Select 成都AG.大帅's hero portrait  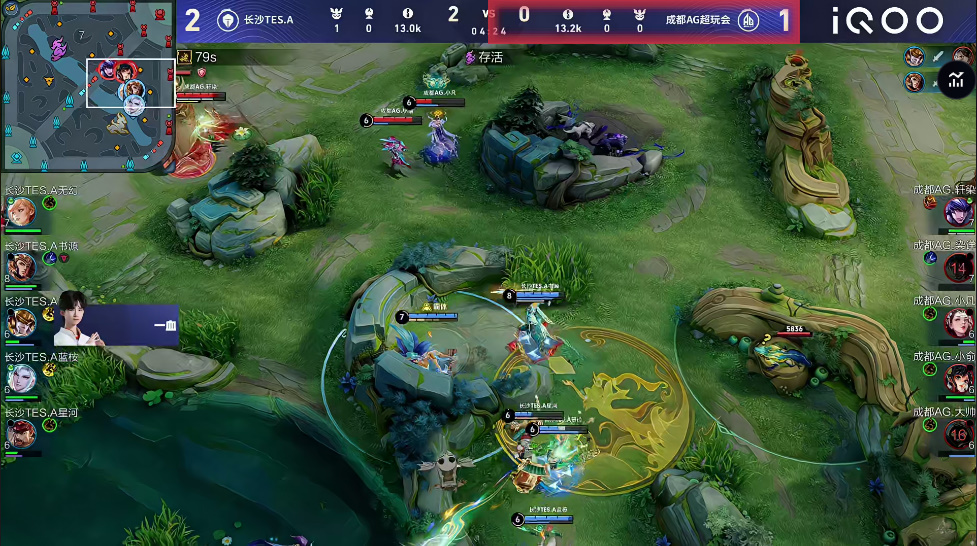tap(959, 433)
